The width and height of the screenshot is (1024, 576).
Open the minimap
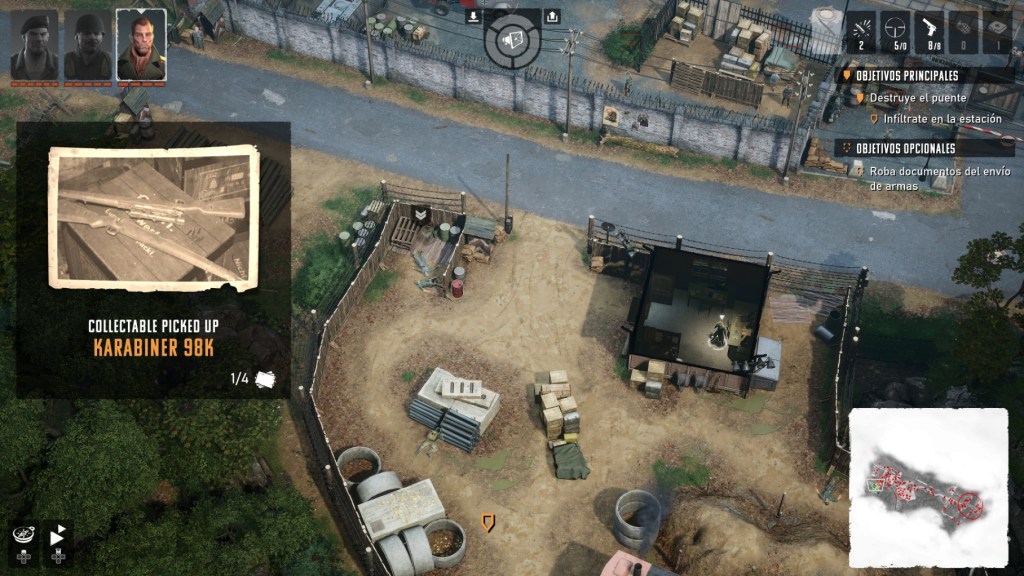928,487
